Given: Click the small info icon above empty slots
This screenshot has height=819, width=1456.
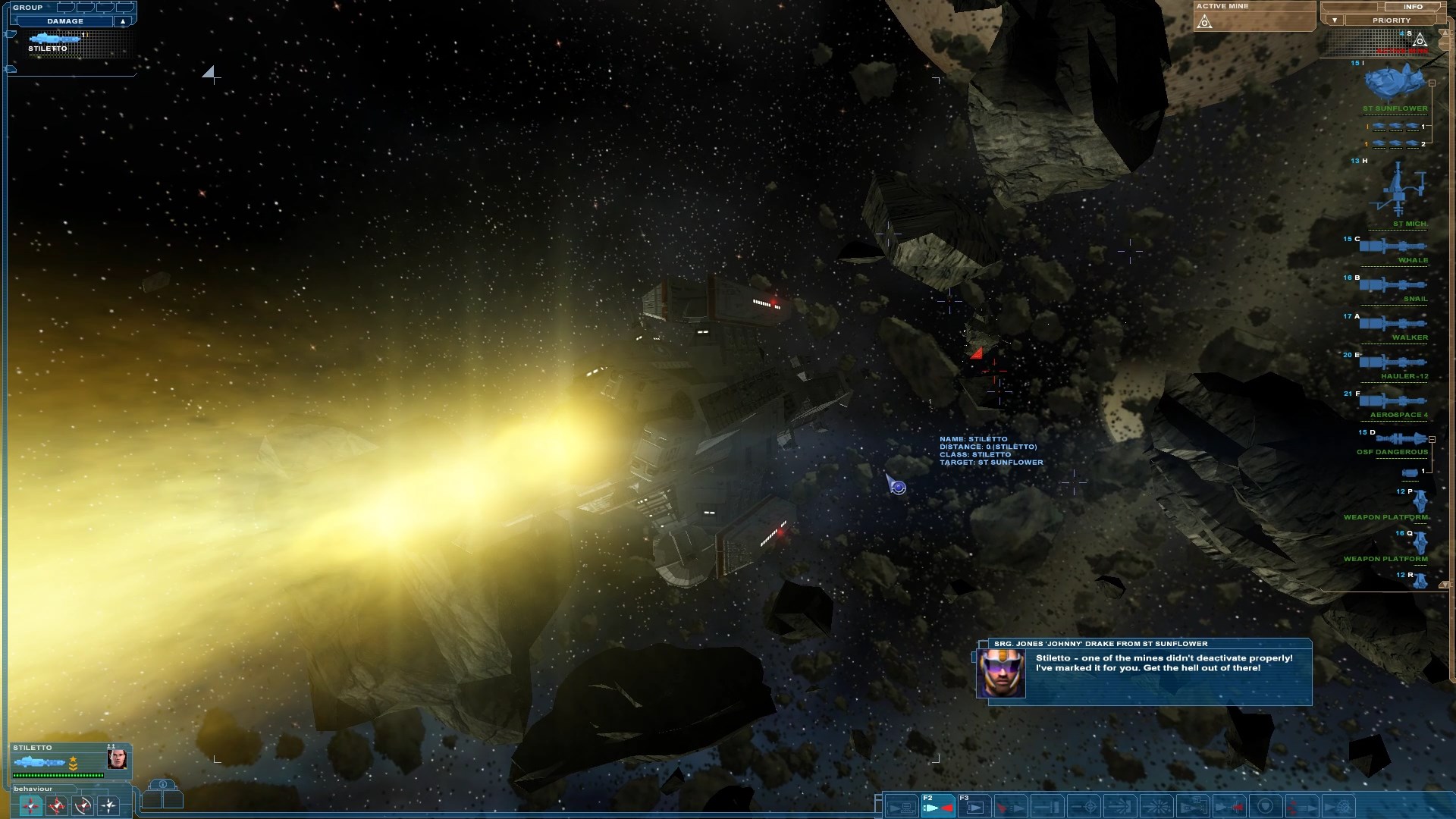Looking at the screenshot, I should tap(162, 784).
